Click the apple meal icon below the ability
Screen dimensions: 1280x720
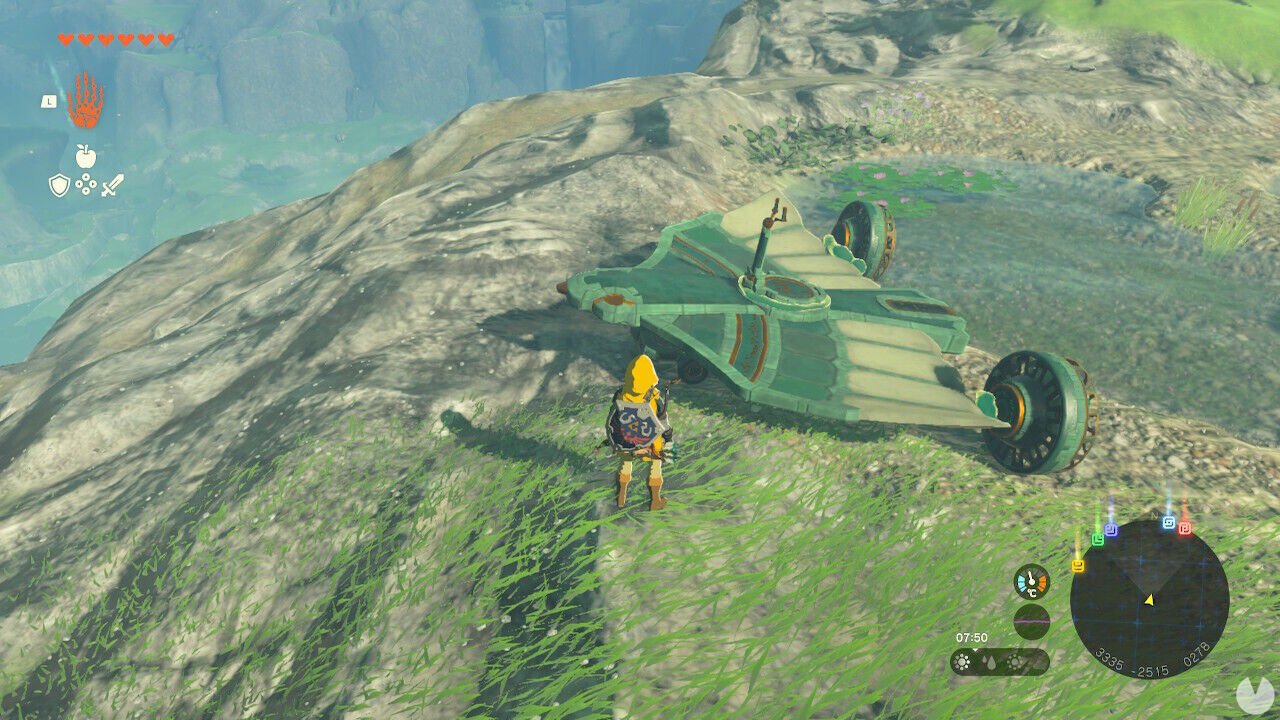click(x=85, y=156)
